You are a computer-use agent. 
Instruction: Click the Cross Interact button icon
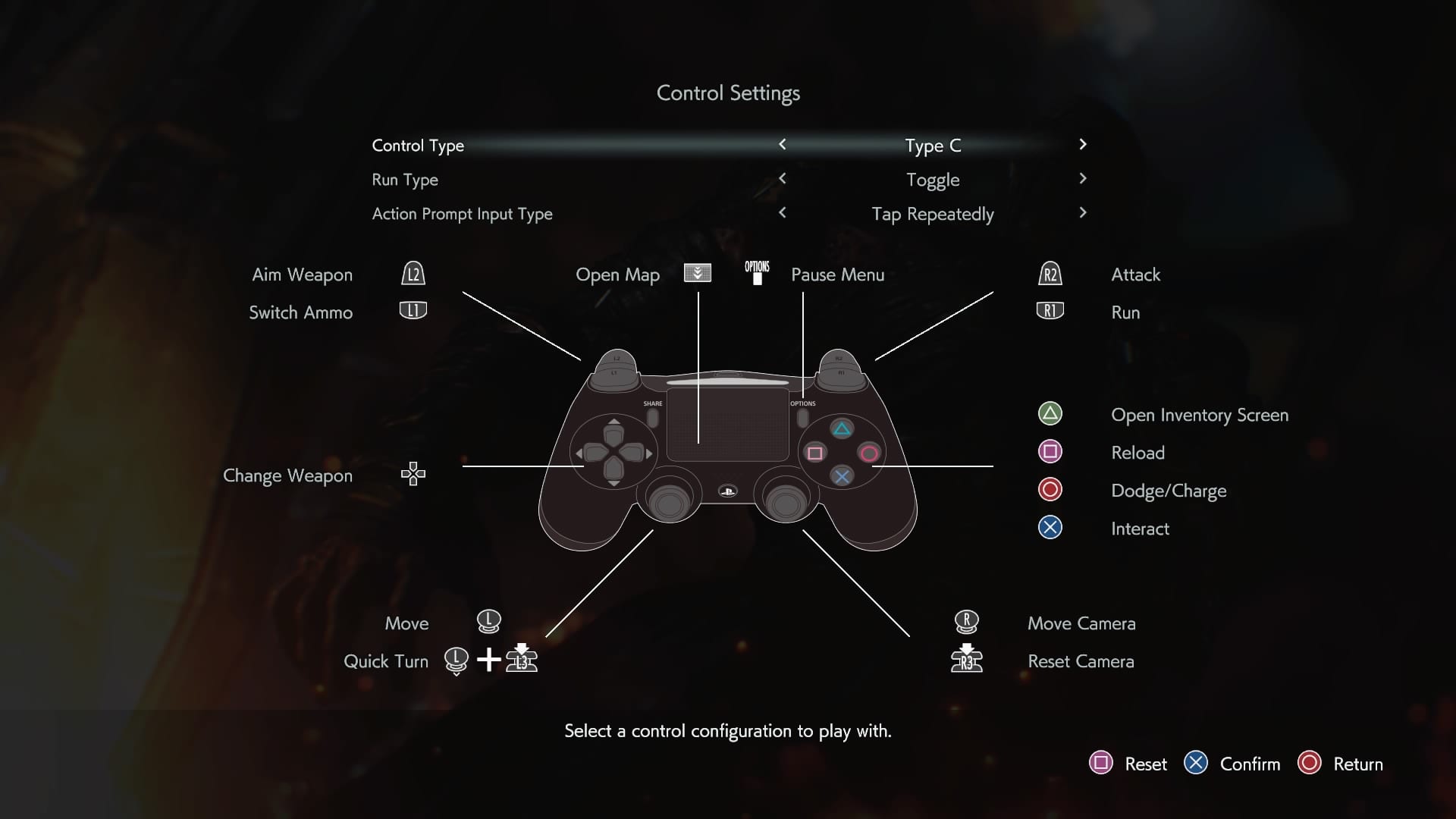[x=1050, y=528]
